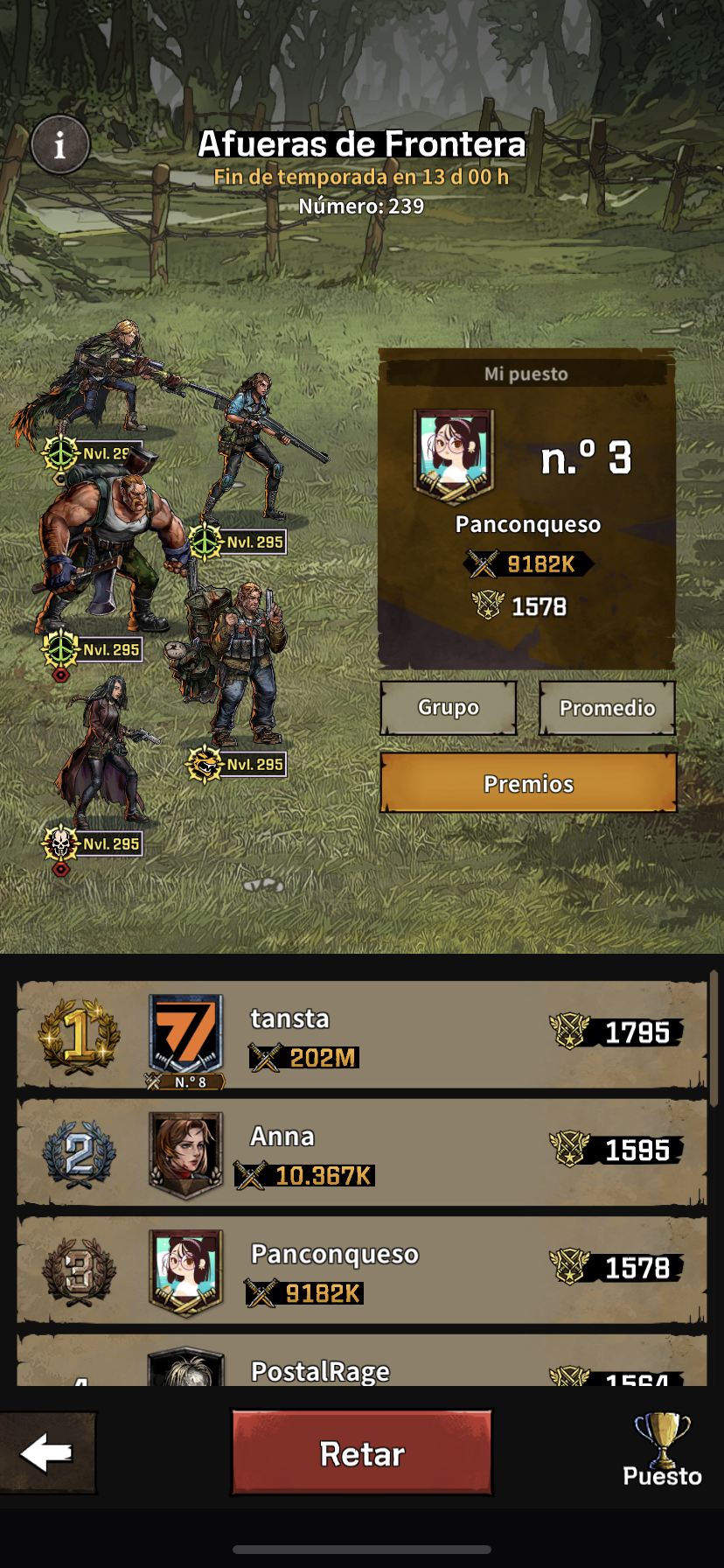Open the Puesto trophy ranking
Viewport: 724px width, 1568px height.
662,1452
